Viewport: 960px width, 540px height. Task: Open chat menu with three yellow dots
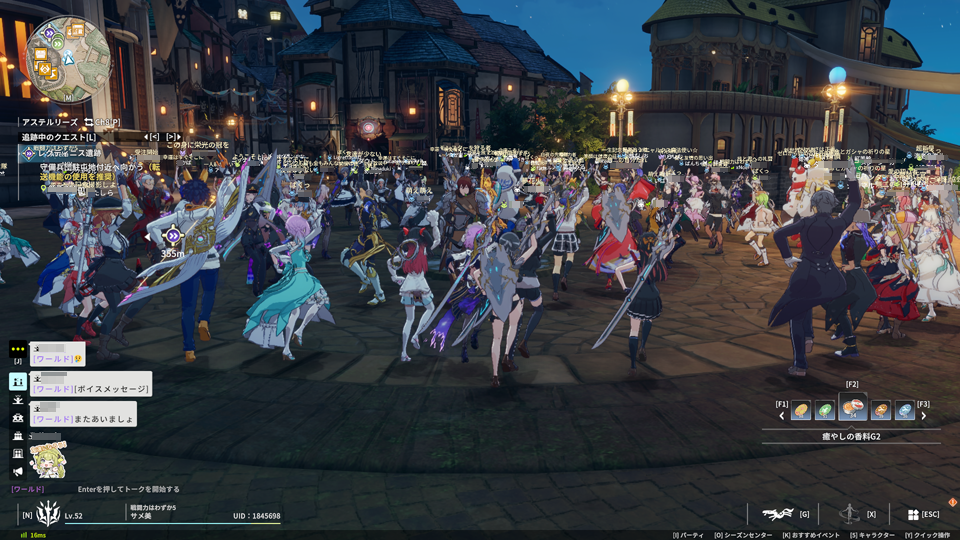pos(18,348)
